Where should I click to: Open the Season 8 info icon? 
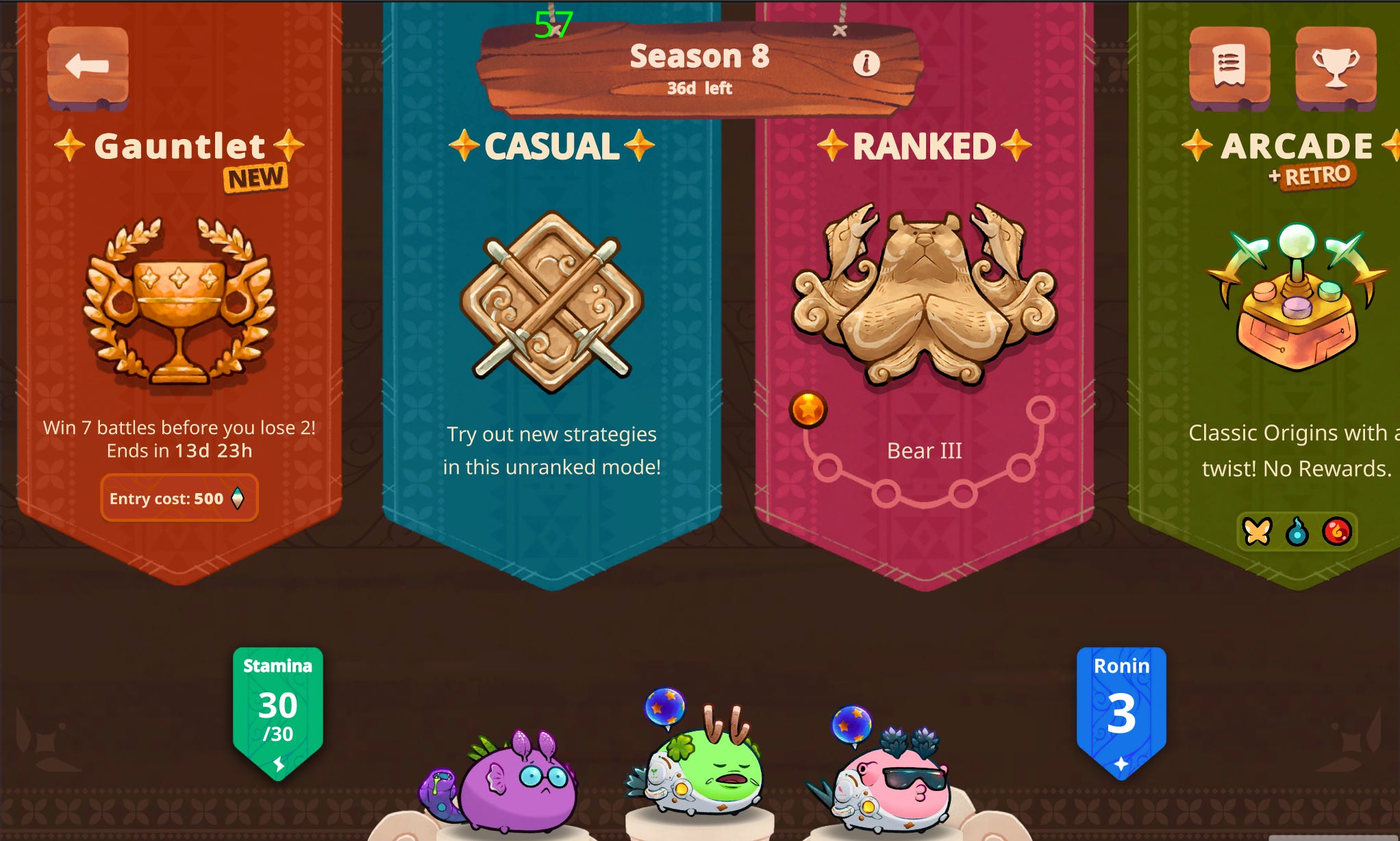868,65
